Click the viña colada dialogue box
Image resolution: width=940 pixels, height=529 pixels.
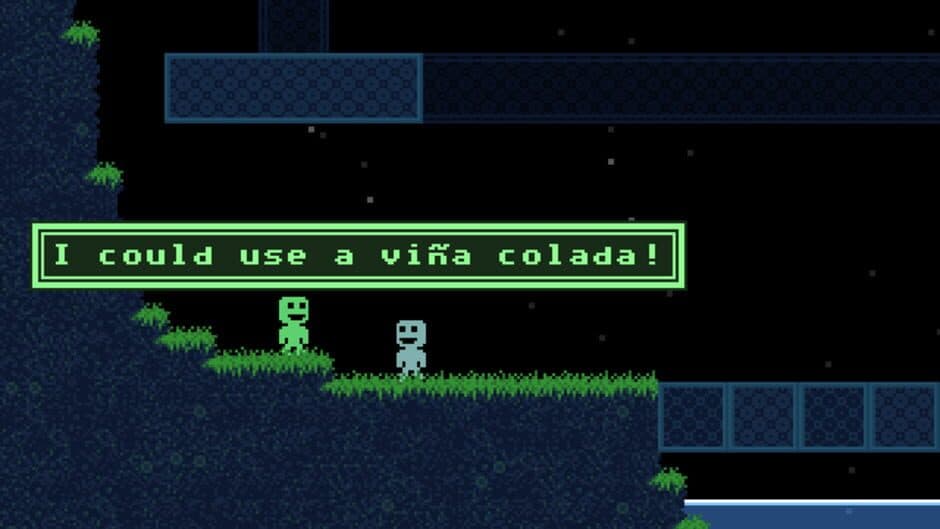click(358, 255)
